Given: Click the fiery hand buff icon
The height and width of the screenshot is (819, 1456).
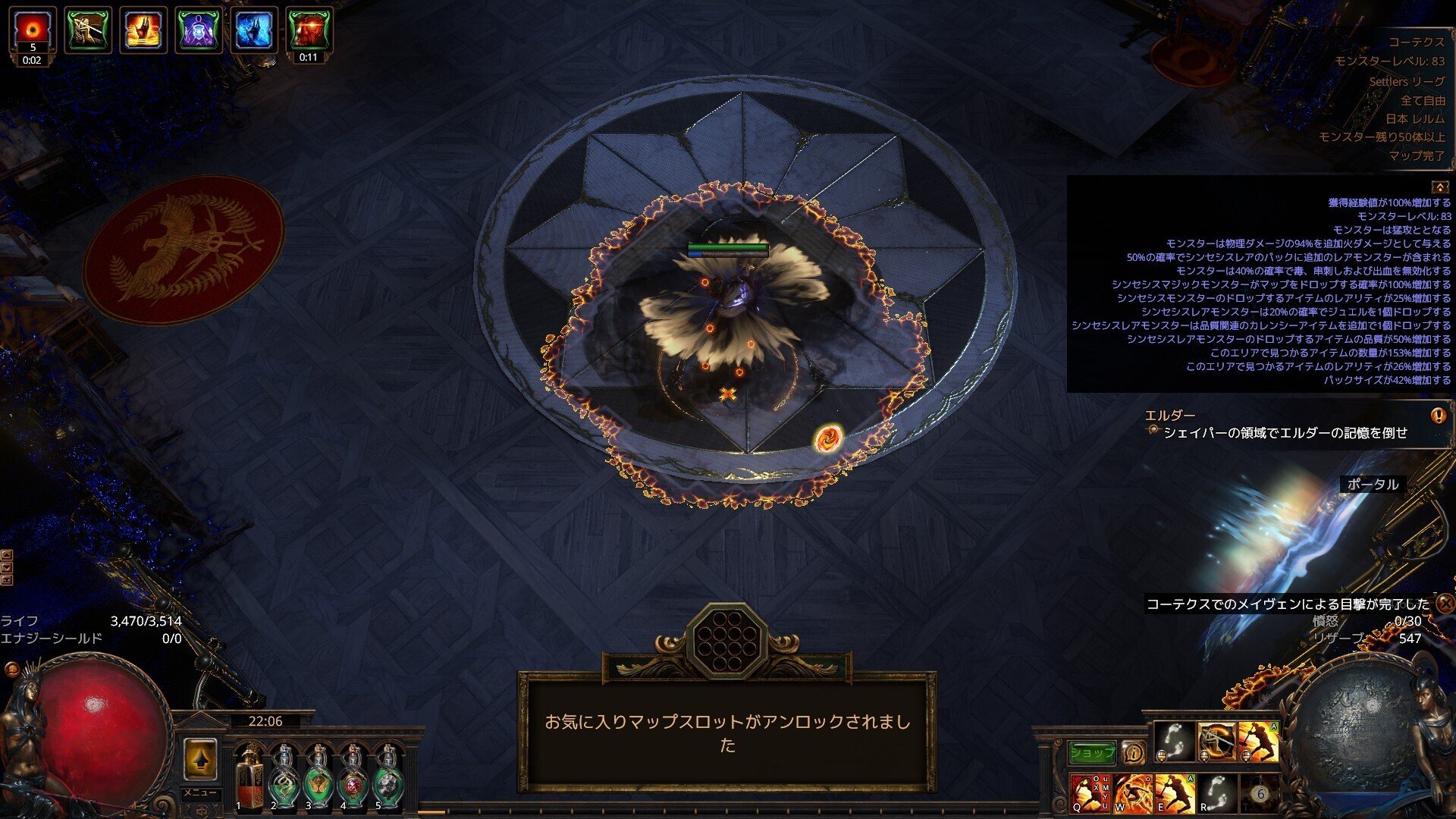Looking at the screenshot, I should pyautogui.click(x=144, y=30).
